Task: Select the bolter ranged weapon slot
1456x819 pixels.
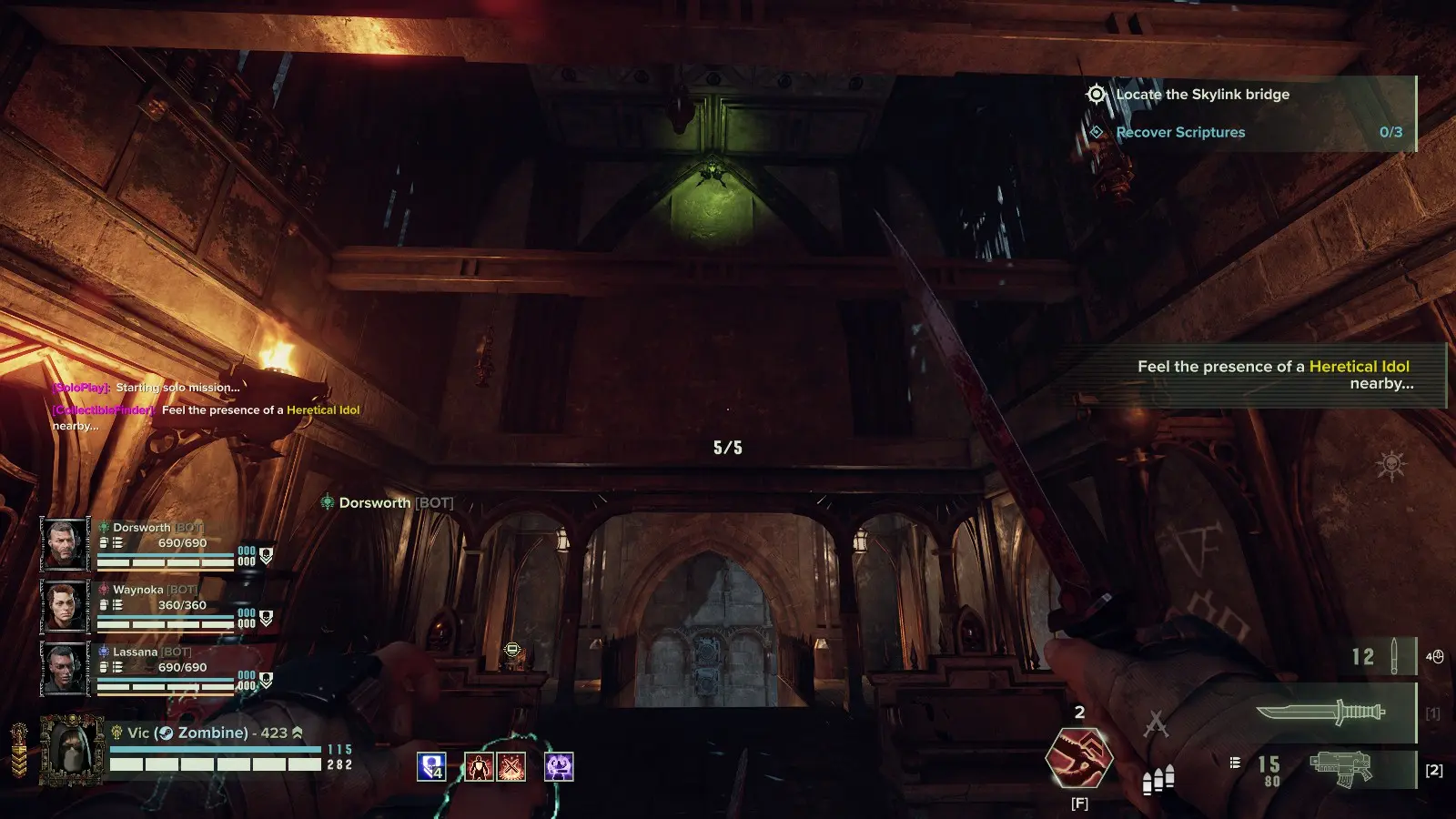Action: tap(1340, 769)
